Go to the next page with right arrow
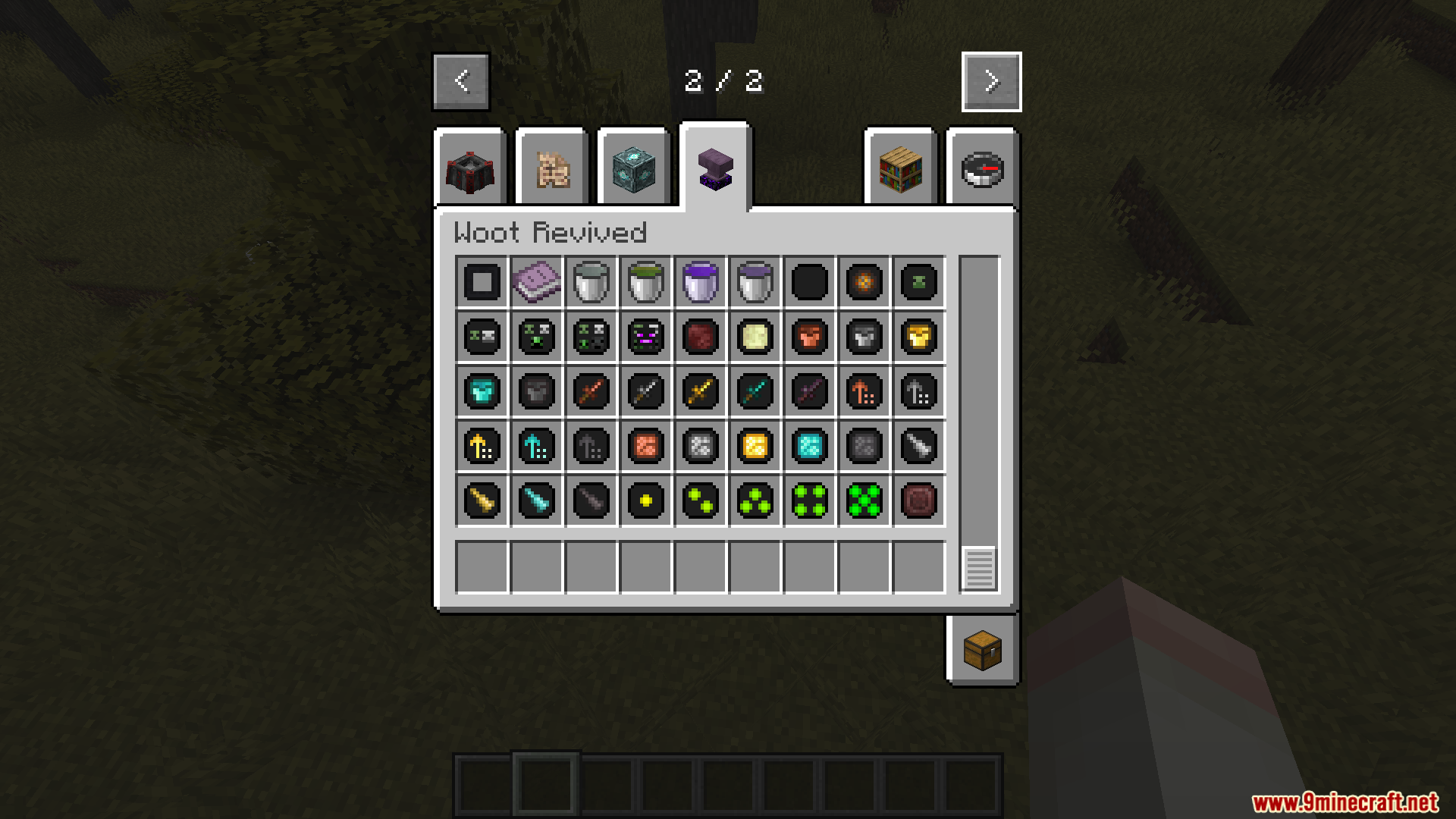1456x819 pixels. click(990, 82)
